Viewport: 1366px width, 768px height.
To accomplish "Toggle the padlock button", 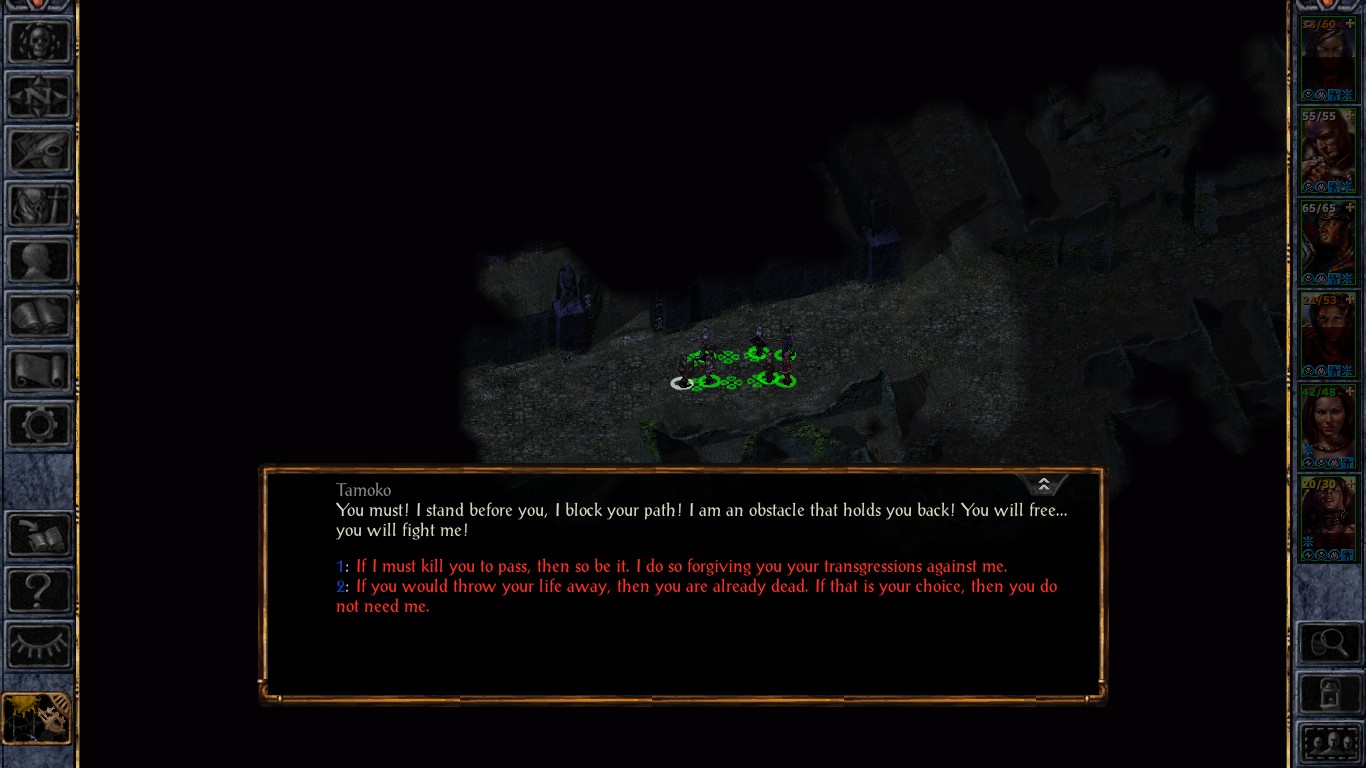I will (1329, 693).
